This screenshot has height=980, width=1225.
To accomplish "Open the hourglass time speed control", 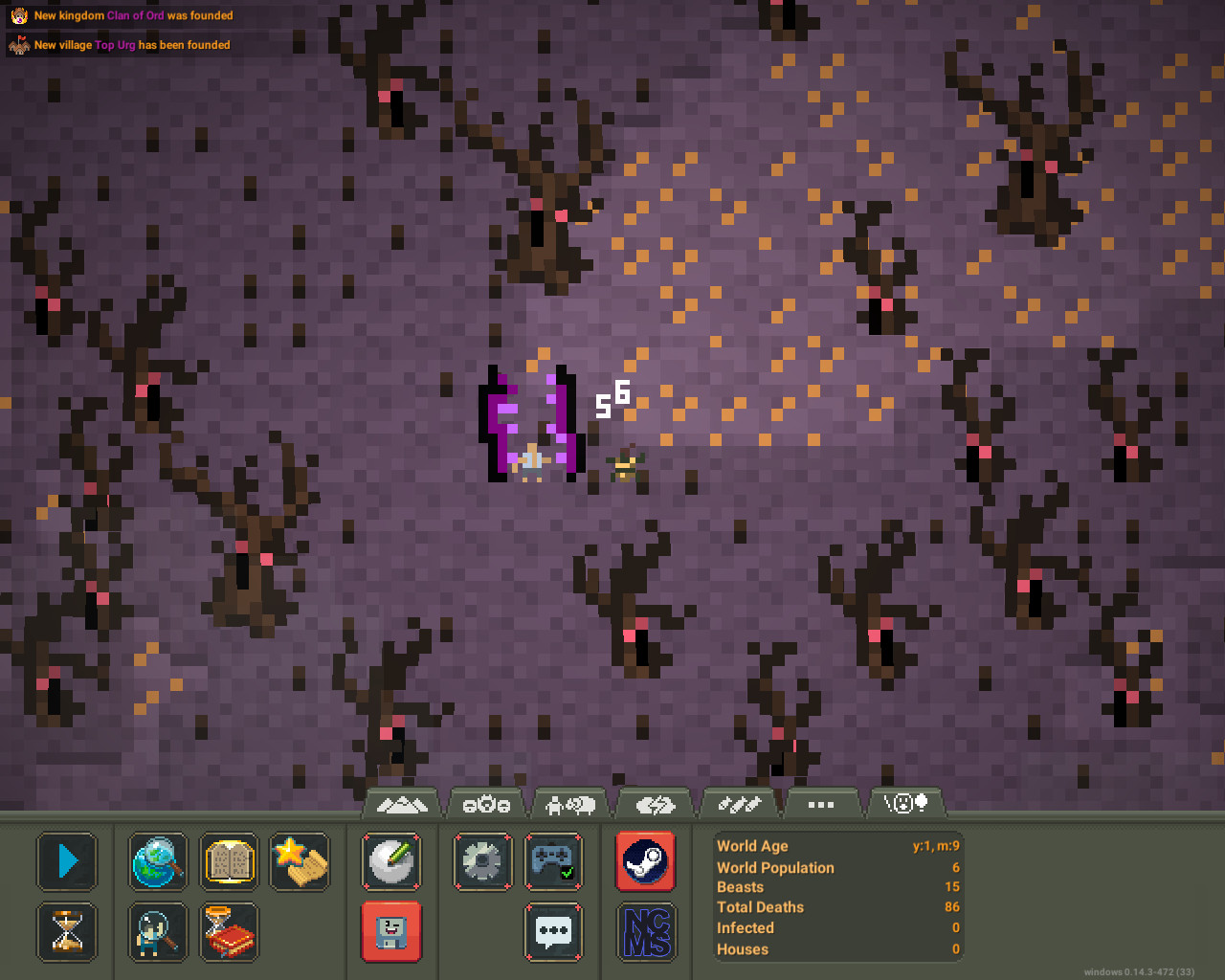I will 67,931.
